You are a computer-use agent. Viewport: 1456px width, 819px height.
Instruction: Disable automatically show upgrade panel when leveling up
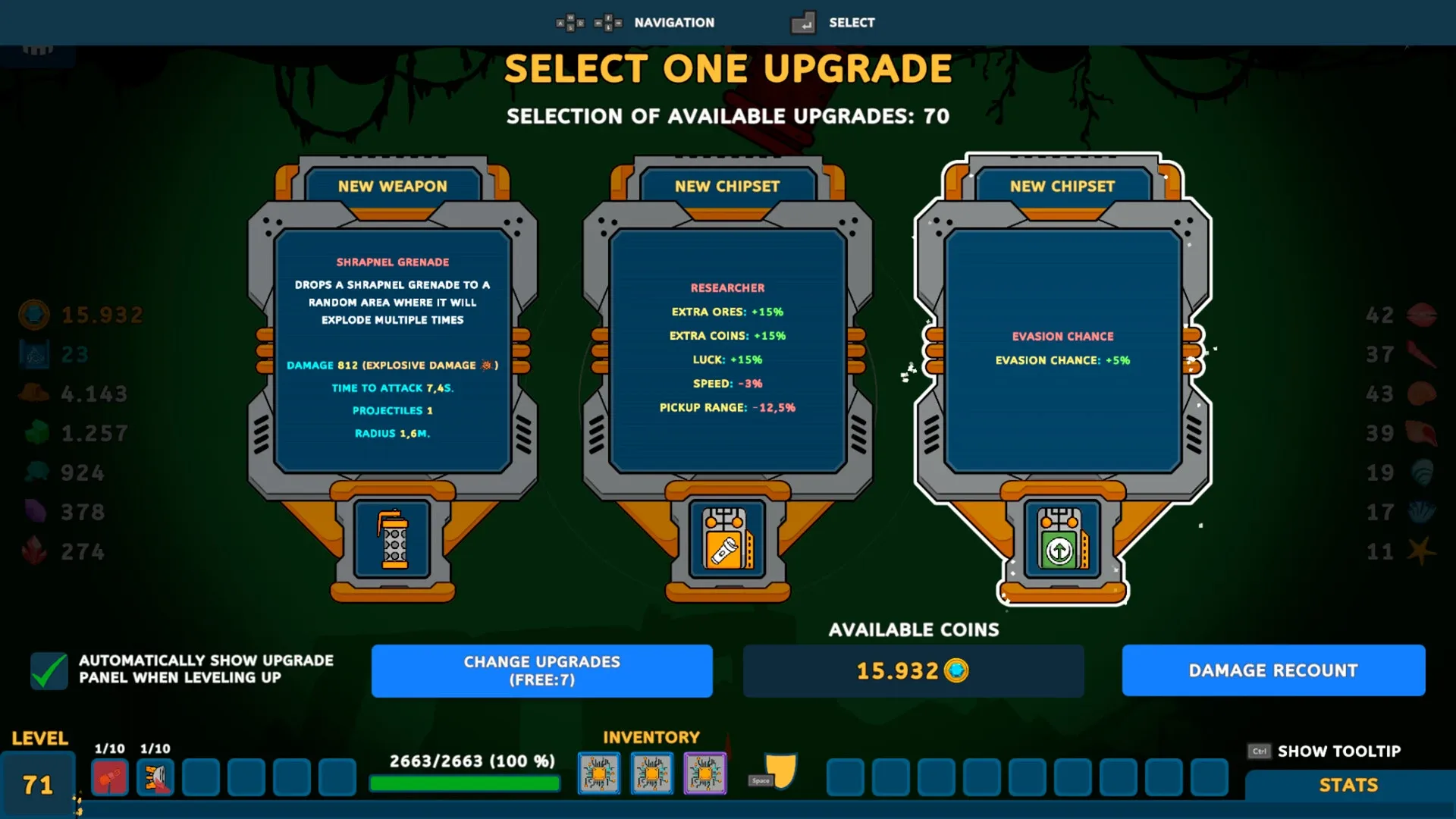click(49, 670)
